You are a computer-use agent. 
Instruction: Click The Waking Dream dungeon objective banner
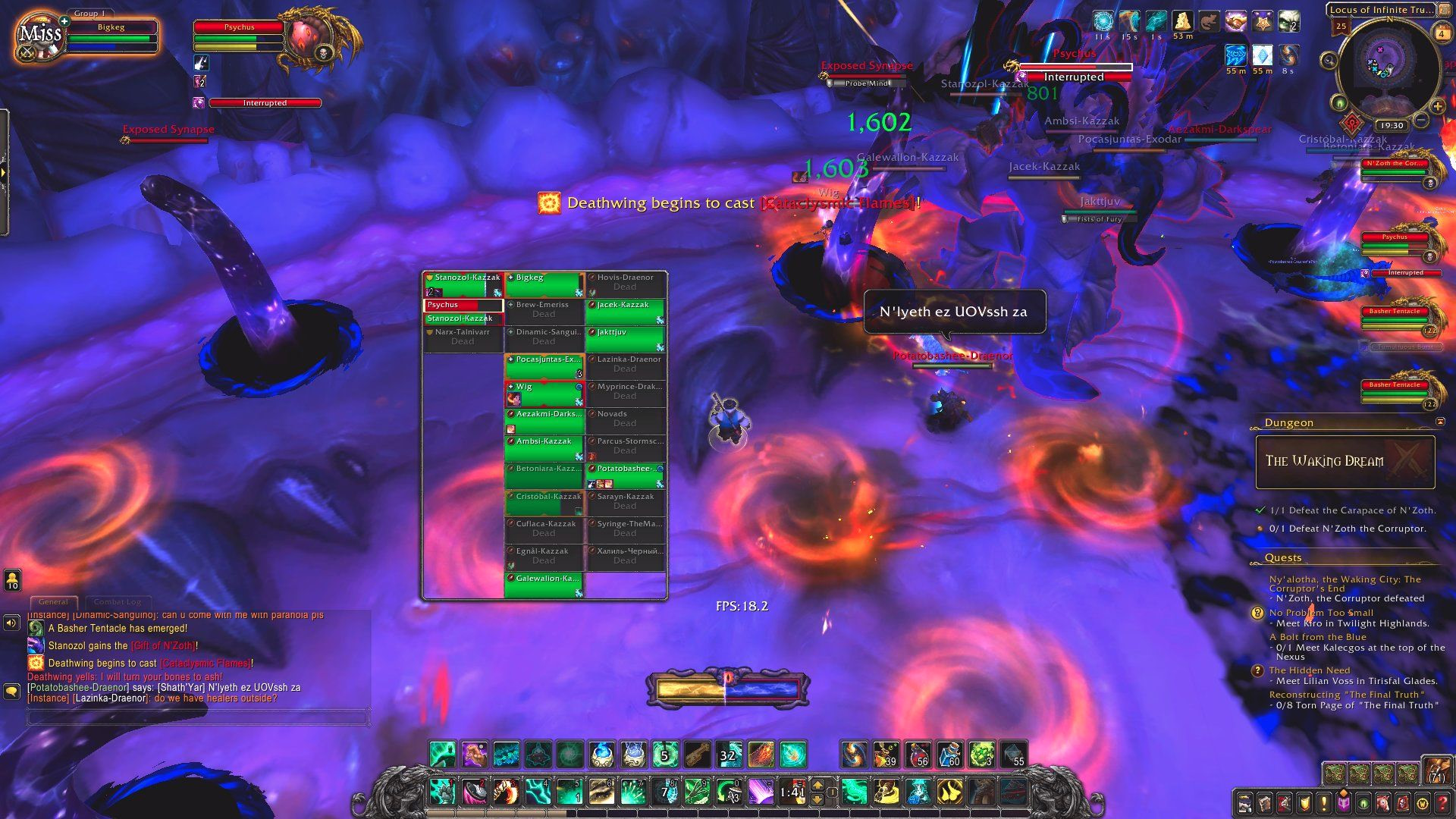point(1345,461)
